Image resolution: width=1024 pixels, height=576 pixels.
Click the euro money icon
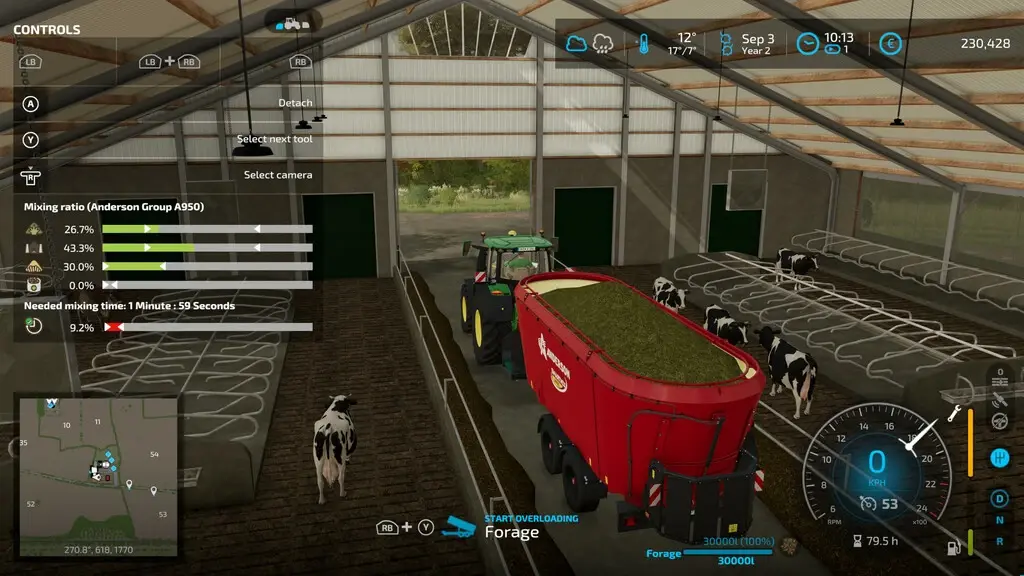click(x=890, y=44)
